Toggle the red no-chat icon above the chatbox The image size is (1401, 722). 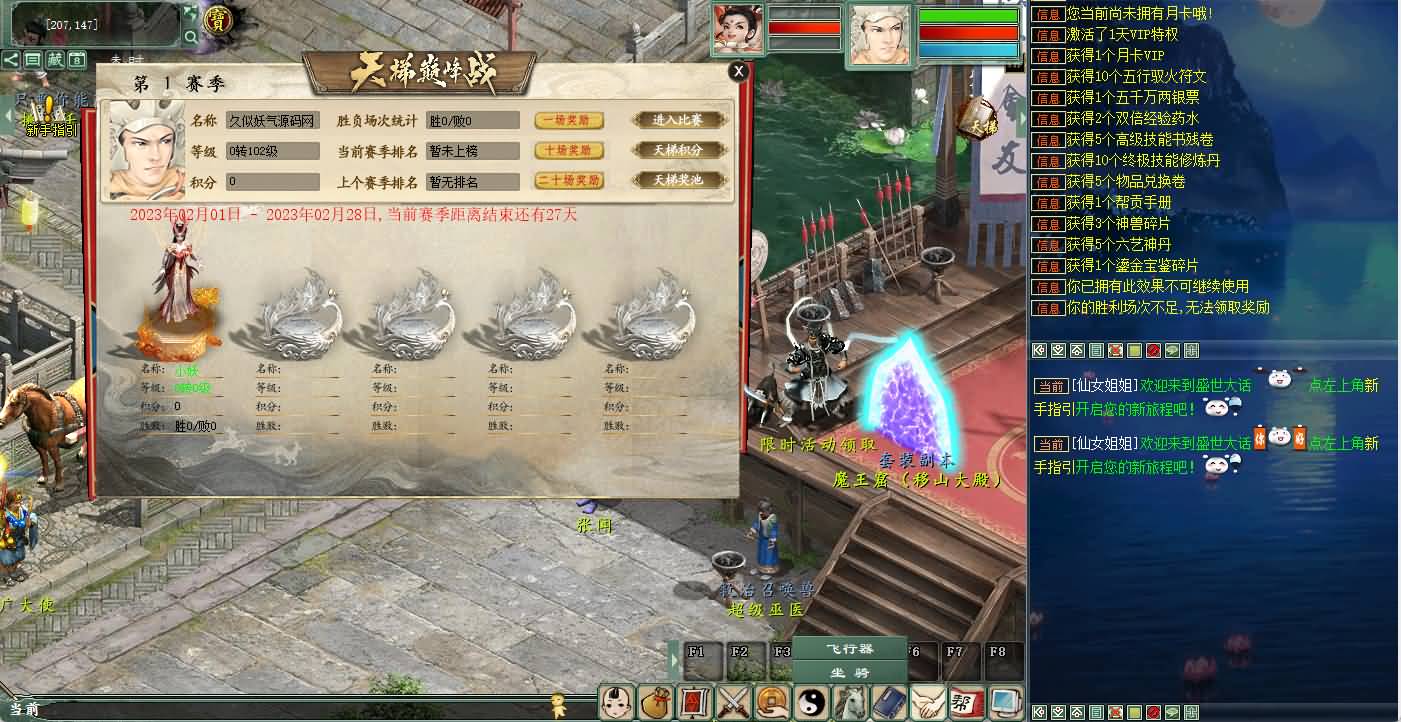point(1152,352)
